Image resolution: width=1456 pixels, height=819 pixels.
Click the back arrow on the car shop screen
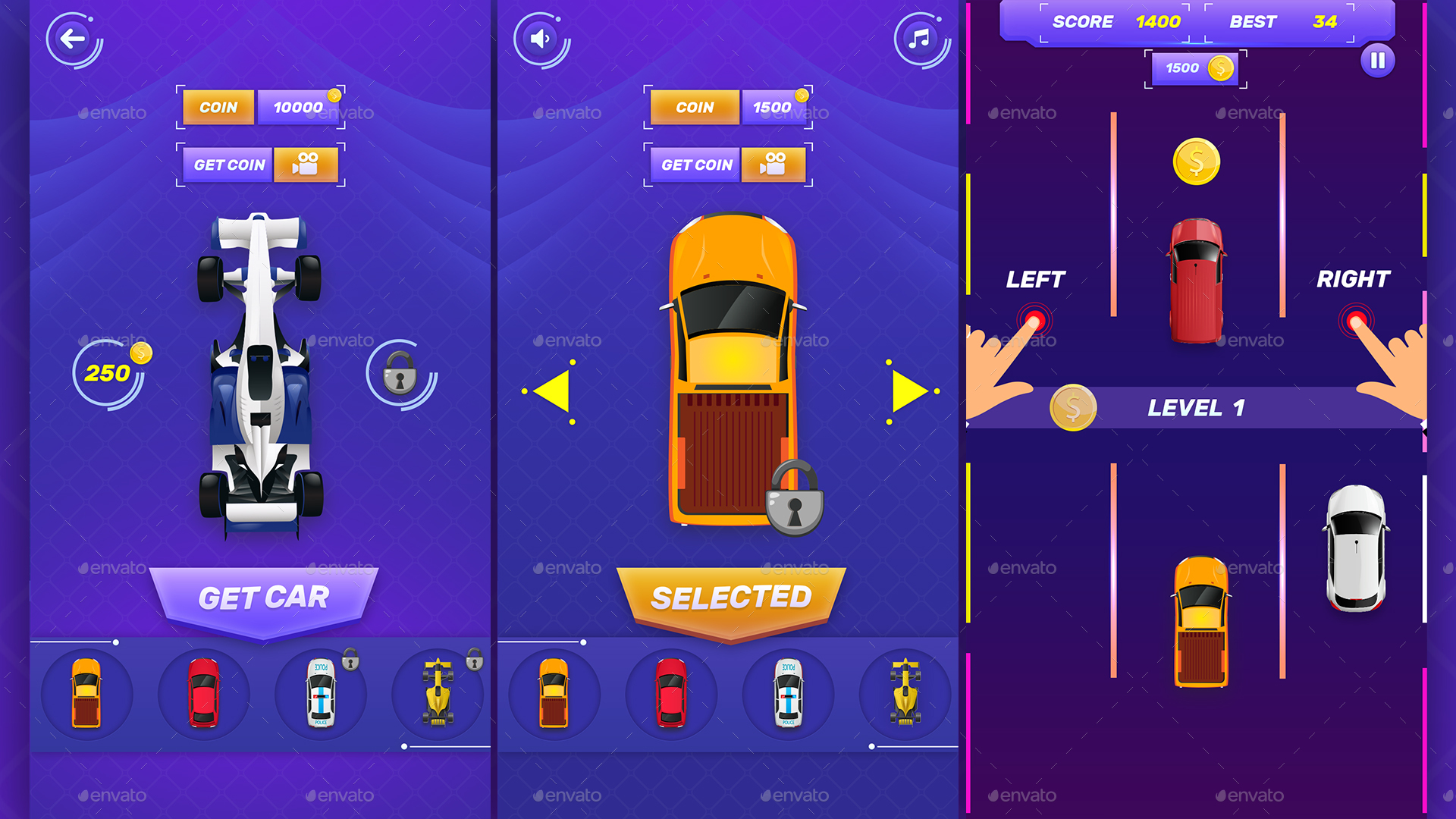pos(74,39)
